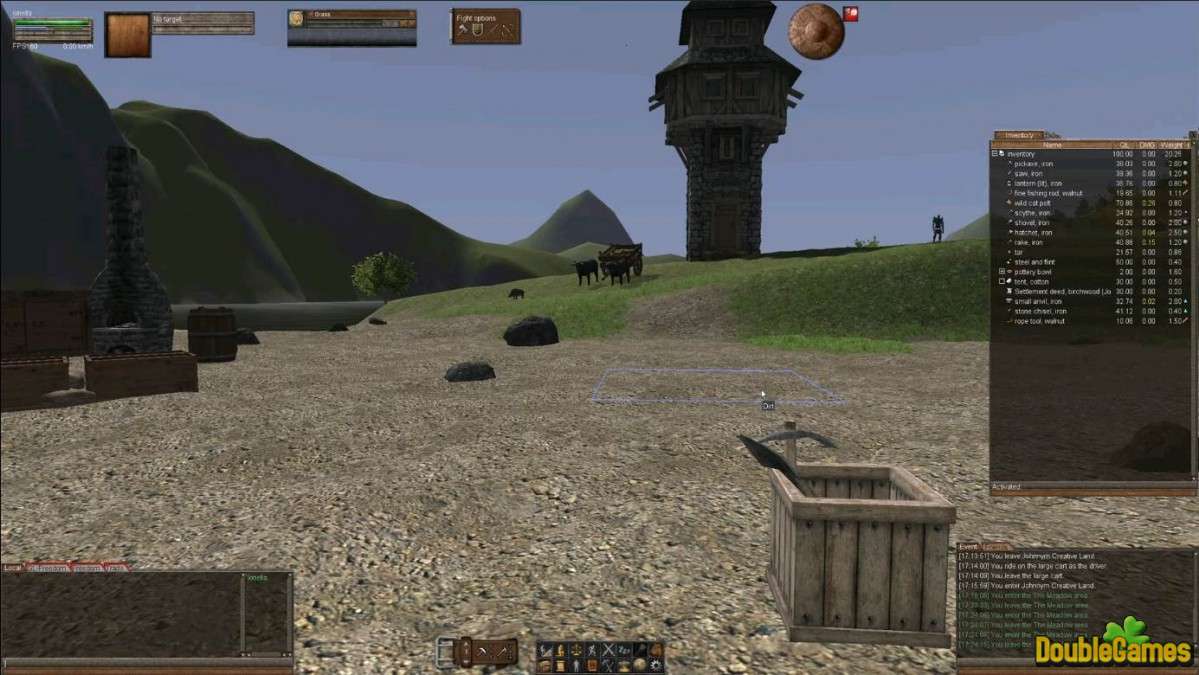The image size is (1199, 675).
Task: Expand the pottery bowl container
Action: (x=1002, y=272)
